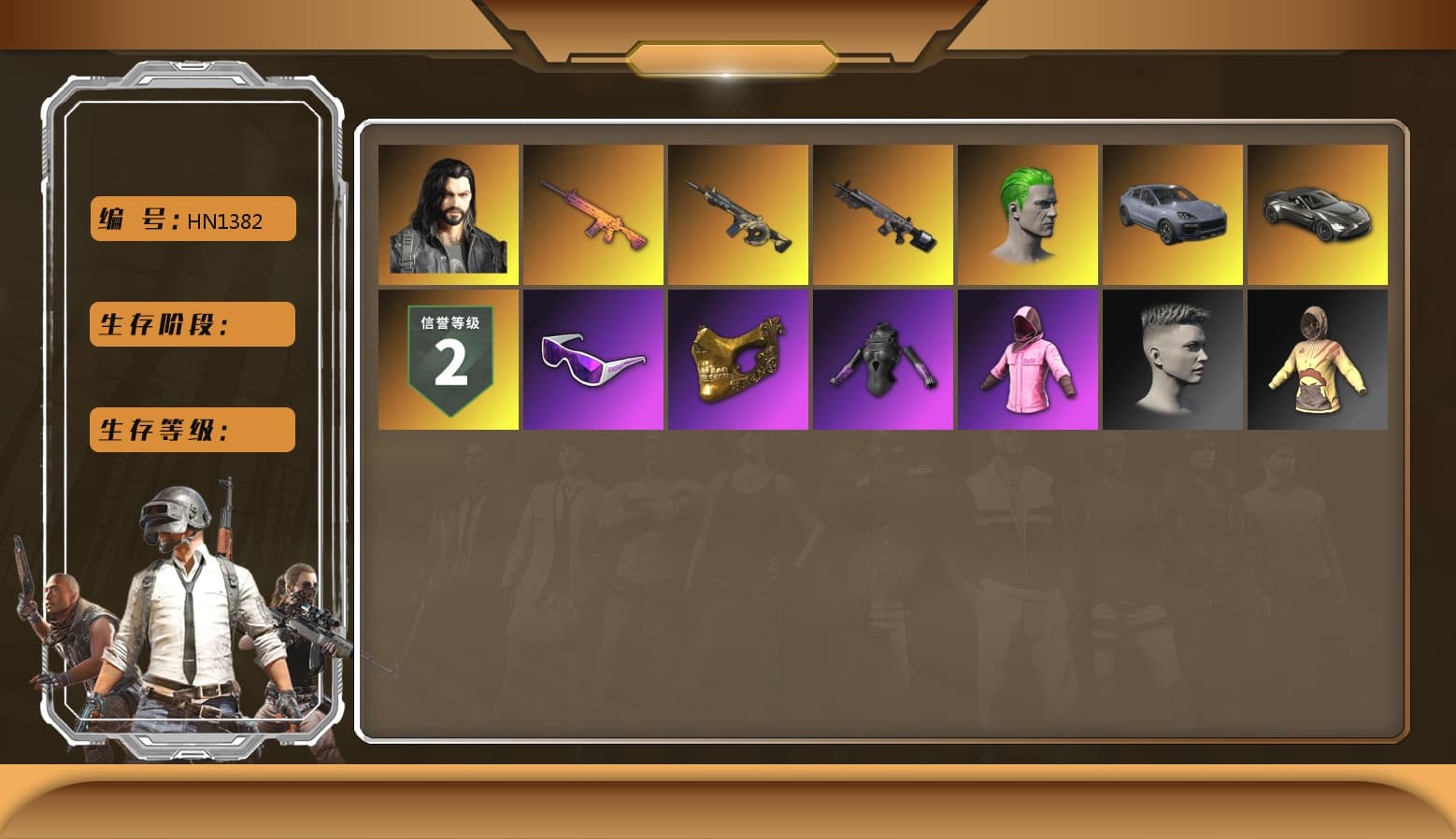
Task: Click the 编号 HN1382 account number label
Action: coord(191,219)
